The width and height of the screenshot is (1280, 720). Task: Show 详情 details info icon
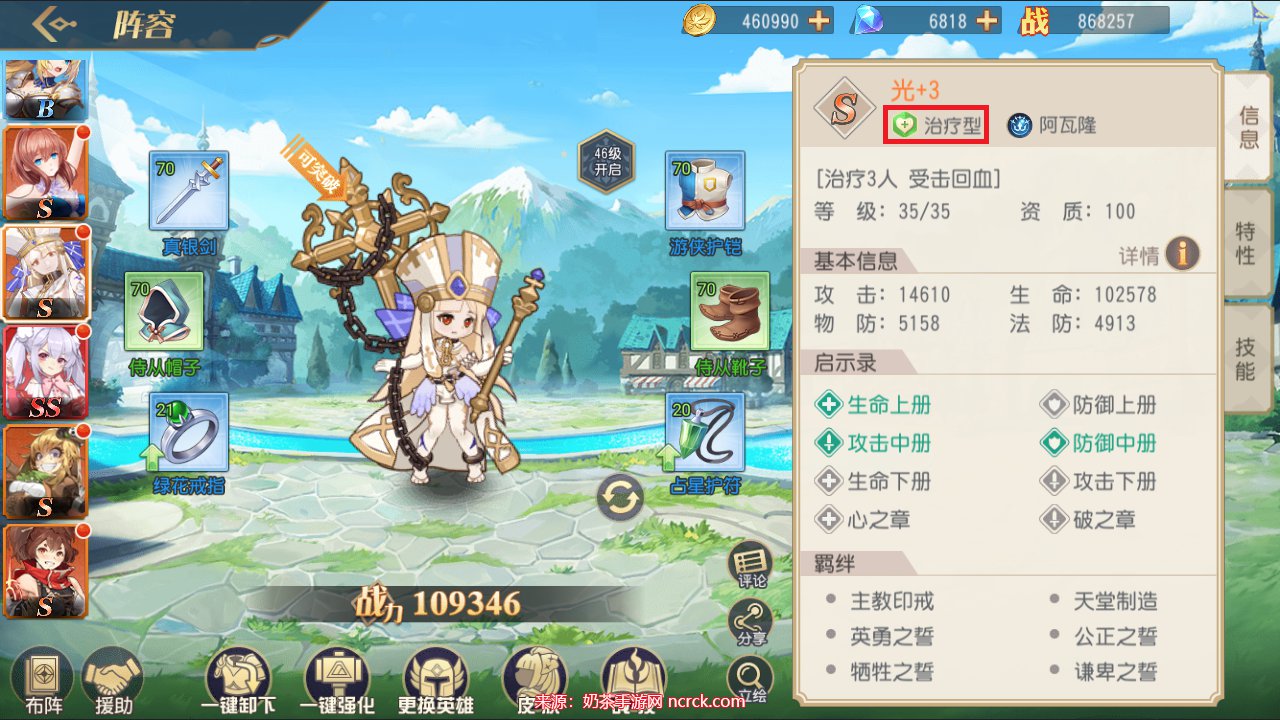[x=1182, y=254]
